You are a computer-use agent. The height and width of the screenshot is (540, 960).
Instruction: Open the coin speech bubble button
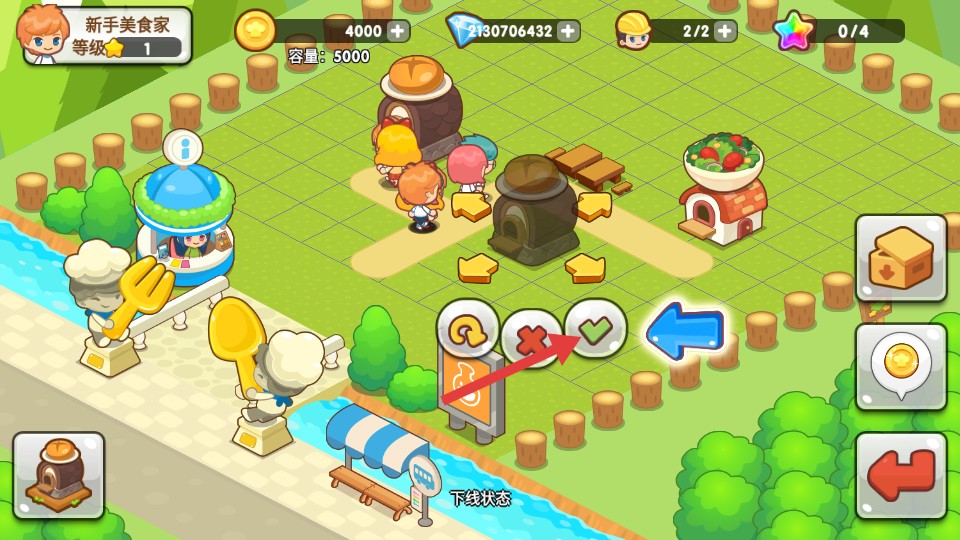(901, 366)
